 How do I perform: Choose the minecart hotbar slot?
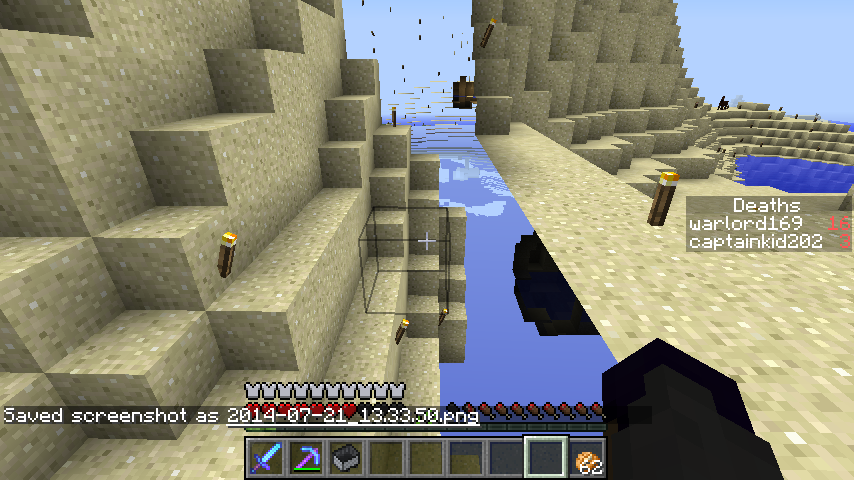point(346,457)
